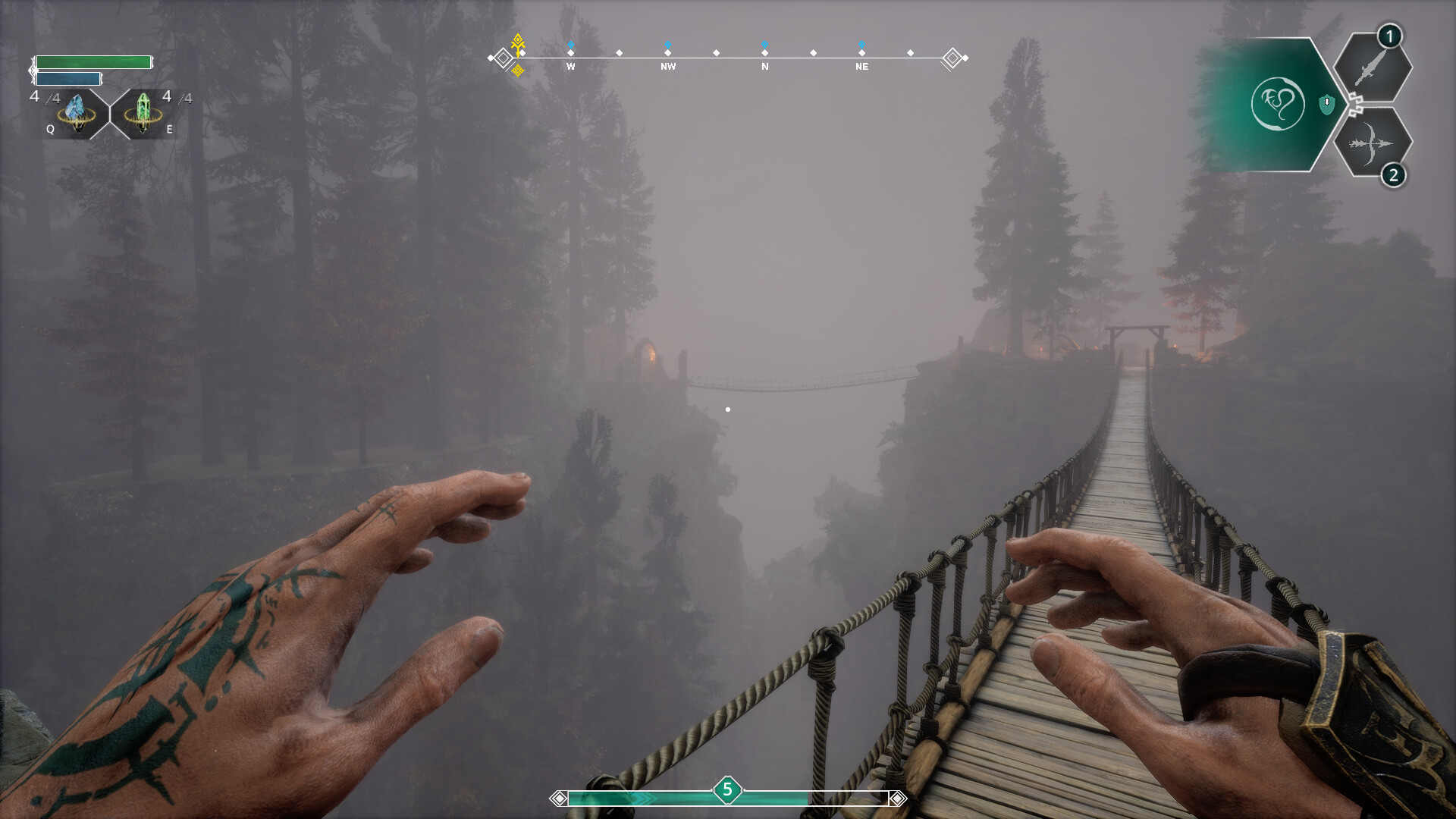Select the NW heading on the compass
Viewport: 1456px width, 819px height.
pos(667,67)
